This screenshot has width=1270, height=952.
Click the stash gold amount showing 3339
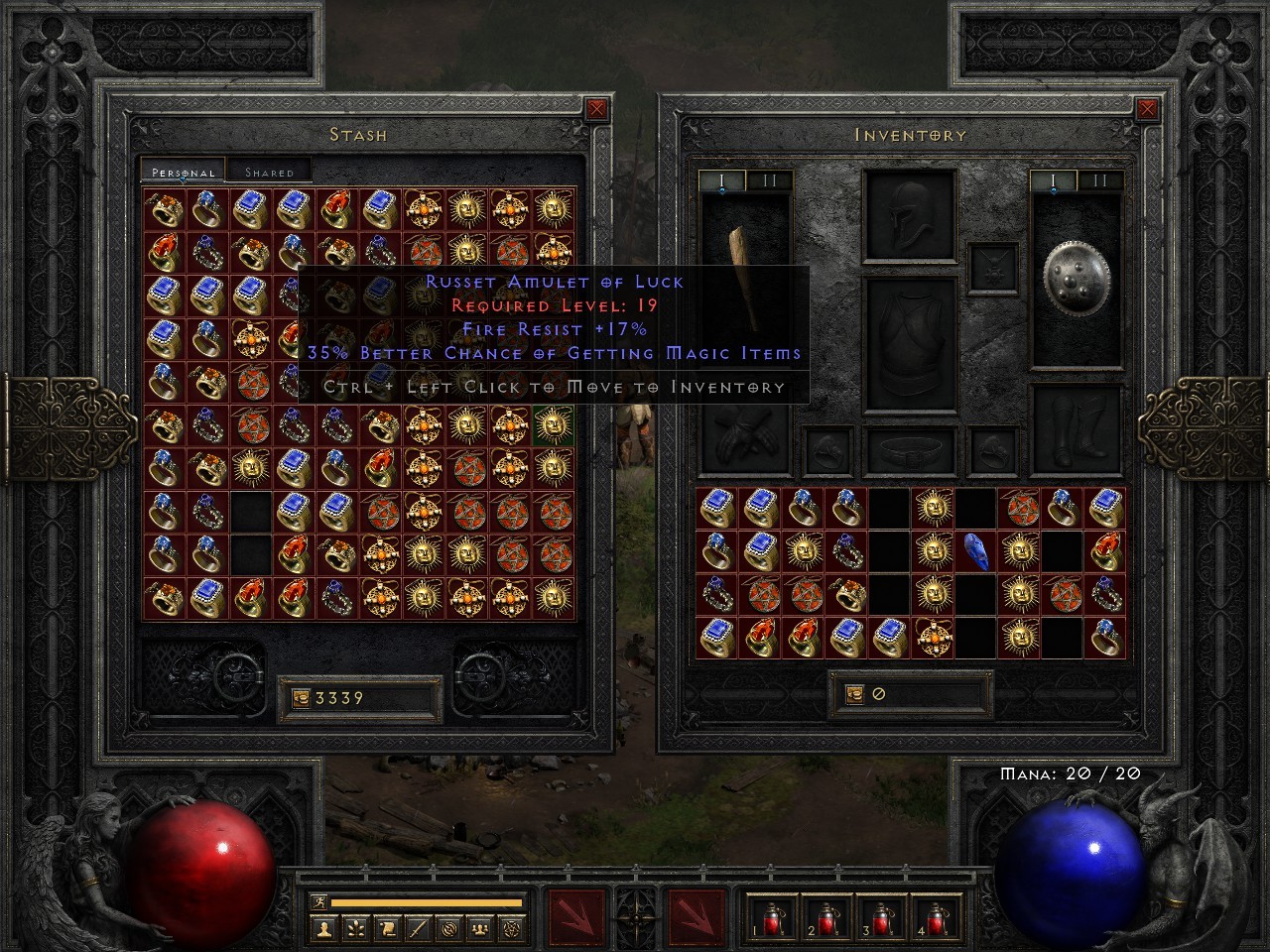tap(337, 697)
